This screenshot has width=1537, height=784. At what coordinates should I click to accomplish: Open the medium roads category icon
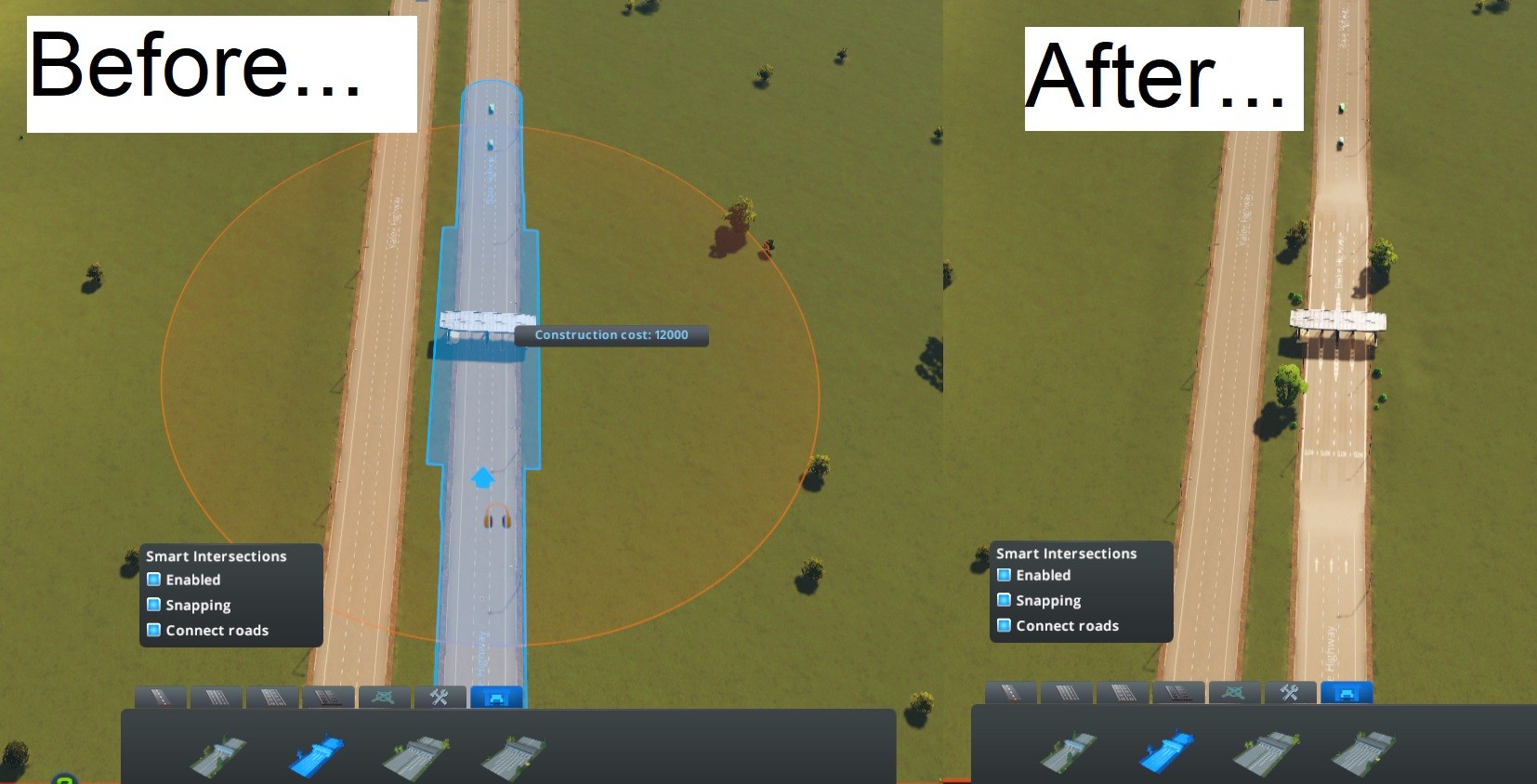[218, 697]
